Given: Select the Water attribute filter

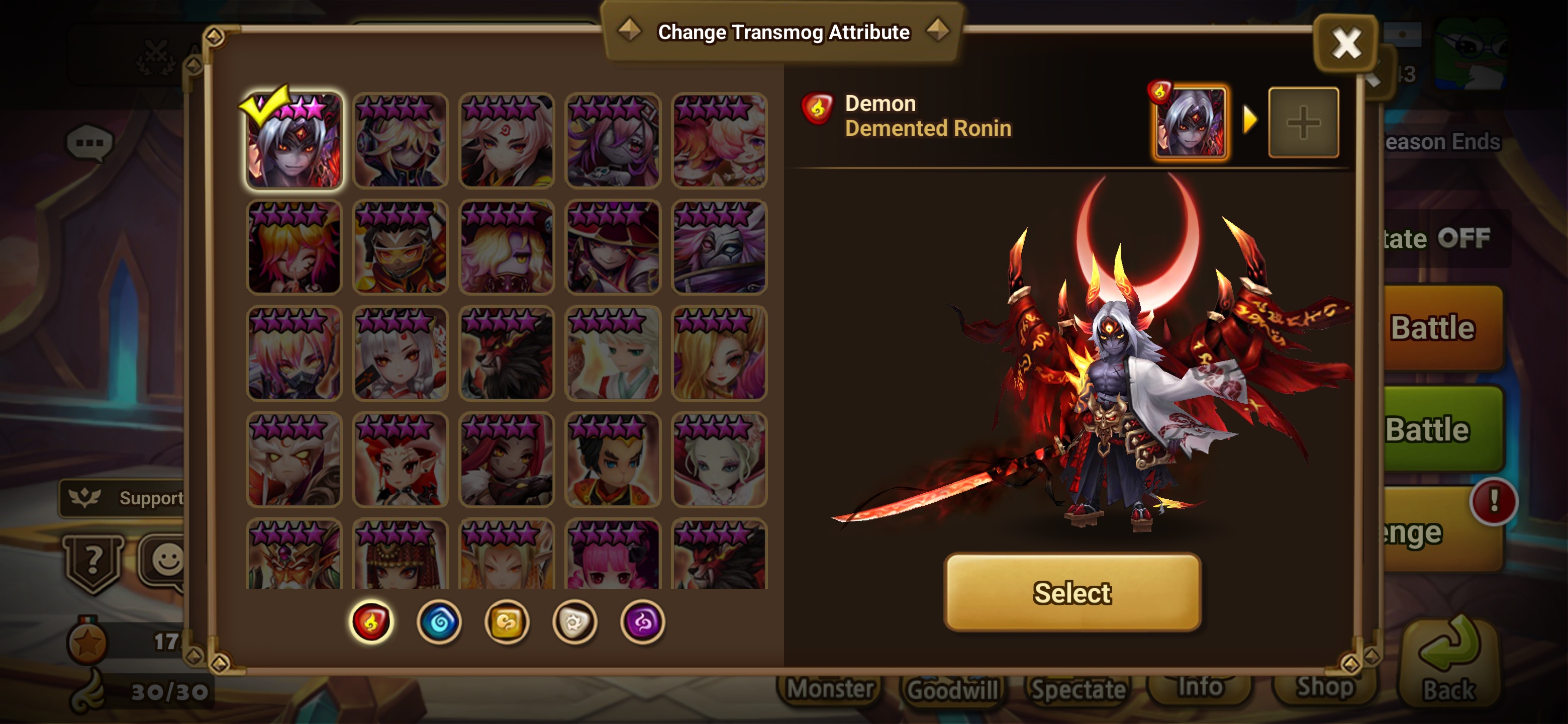Looking at the screenshot, I should [439, 622].
